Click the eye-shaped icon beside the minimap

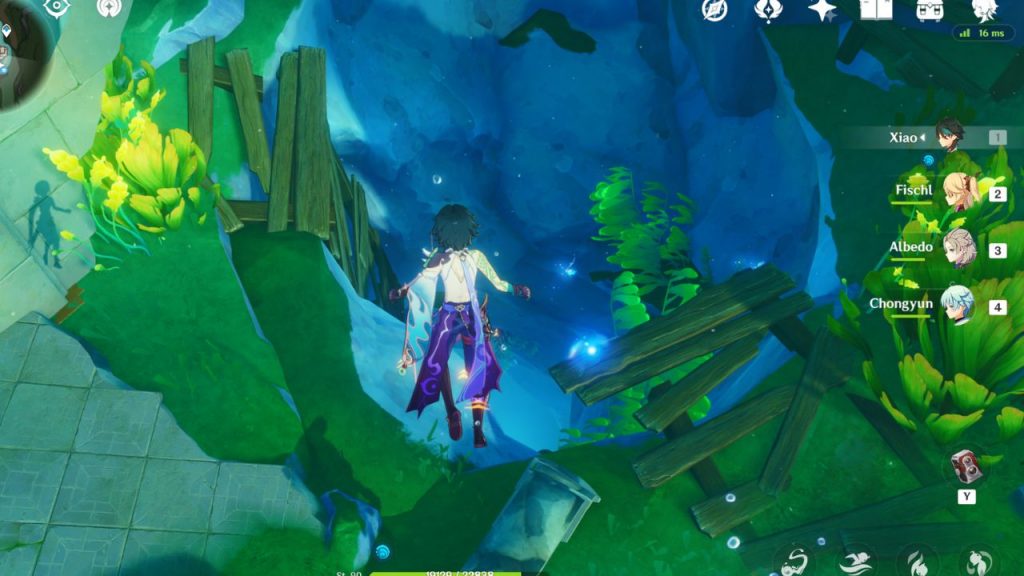58,8
